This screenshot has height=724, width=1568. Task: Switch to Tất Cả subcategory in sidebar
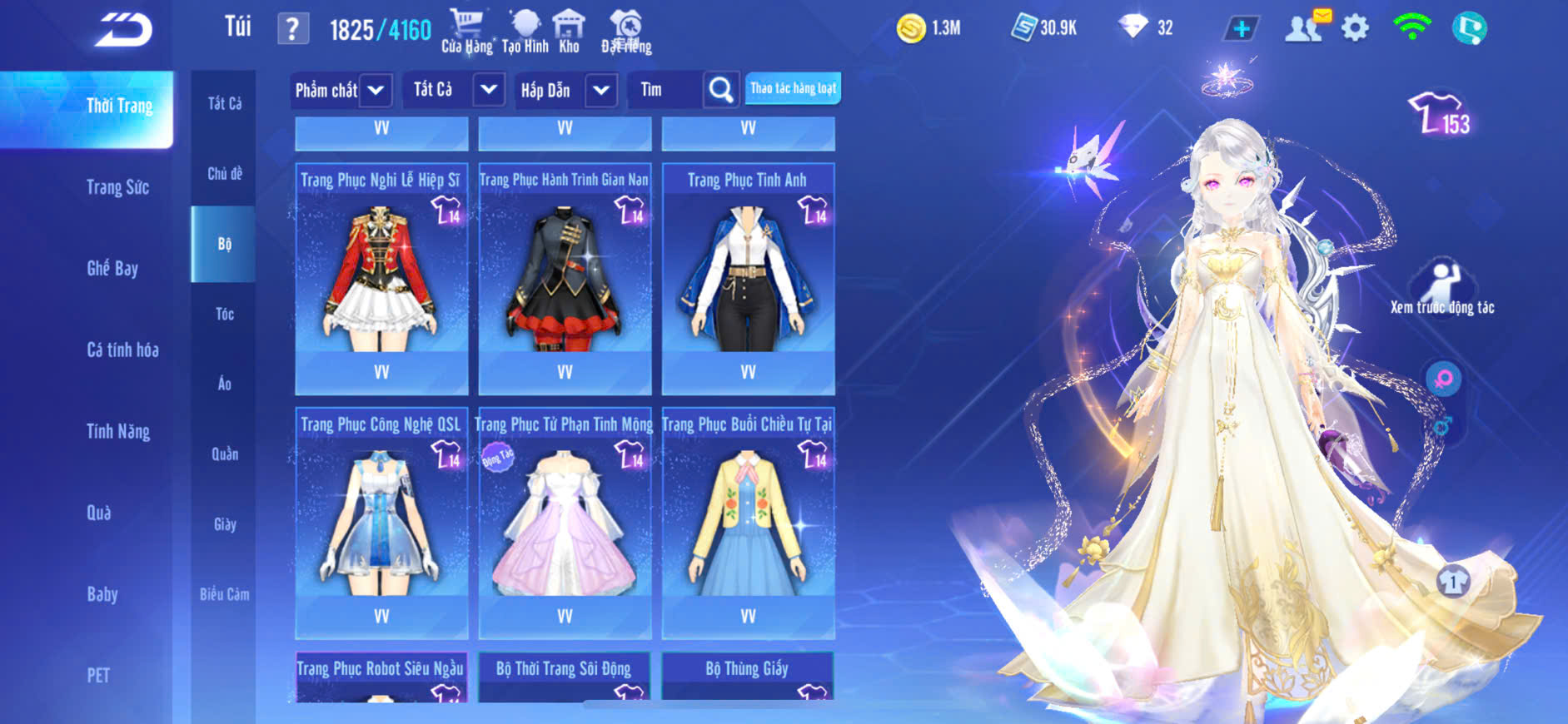(x=224, y=103)
